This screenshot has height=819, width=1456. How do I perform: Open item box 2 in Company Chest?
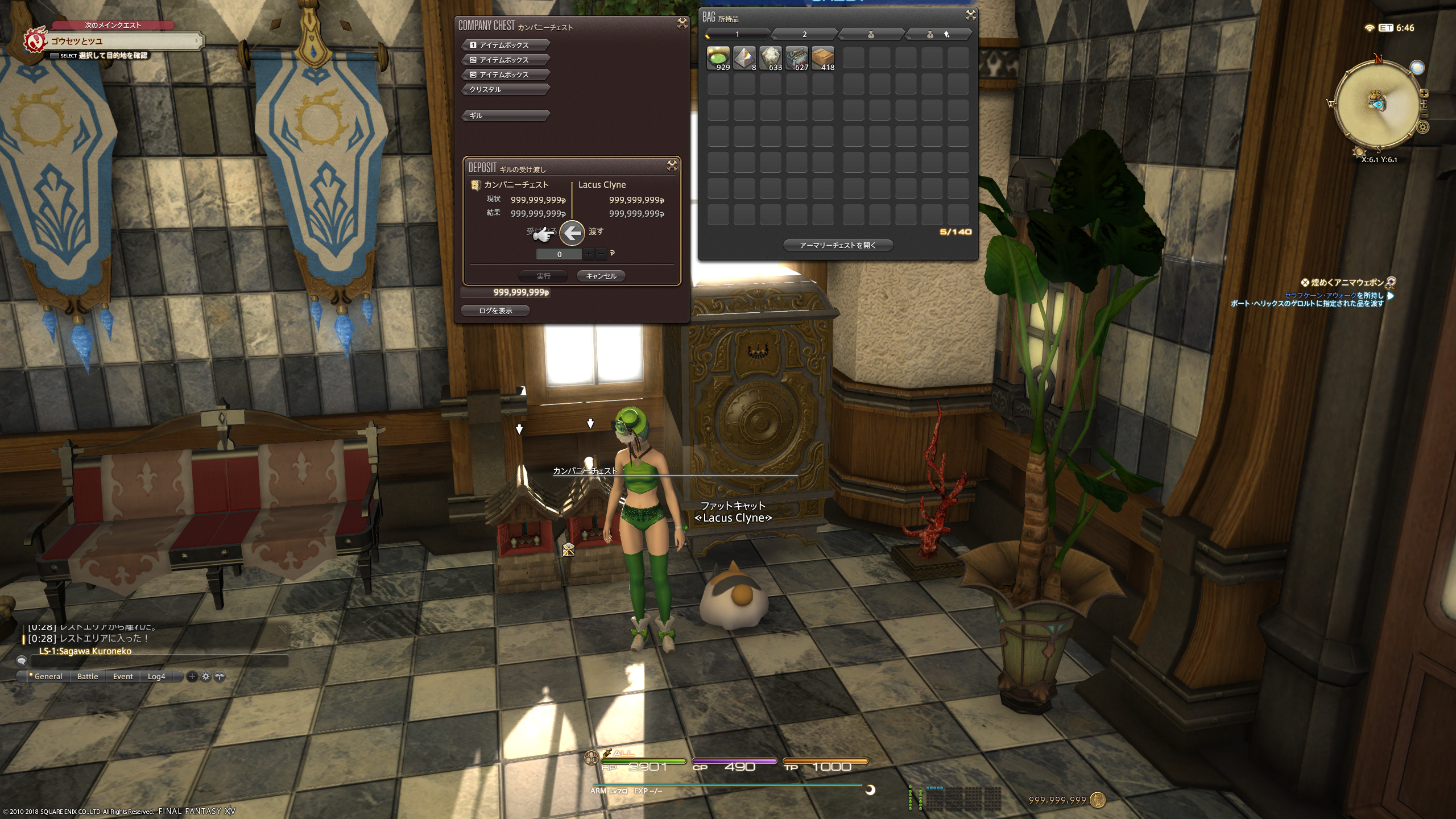(x=505, y=60)
